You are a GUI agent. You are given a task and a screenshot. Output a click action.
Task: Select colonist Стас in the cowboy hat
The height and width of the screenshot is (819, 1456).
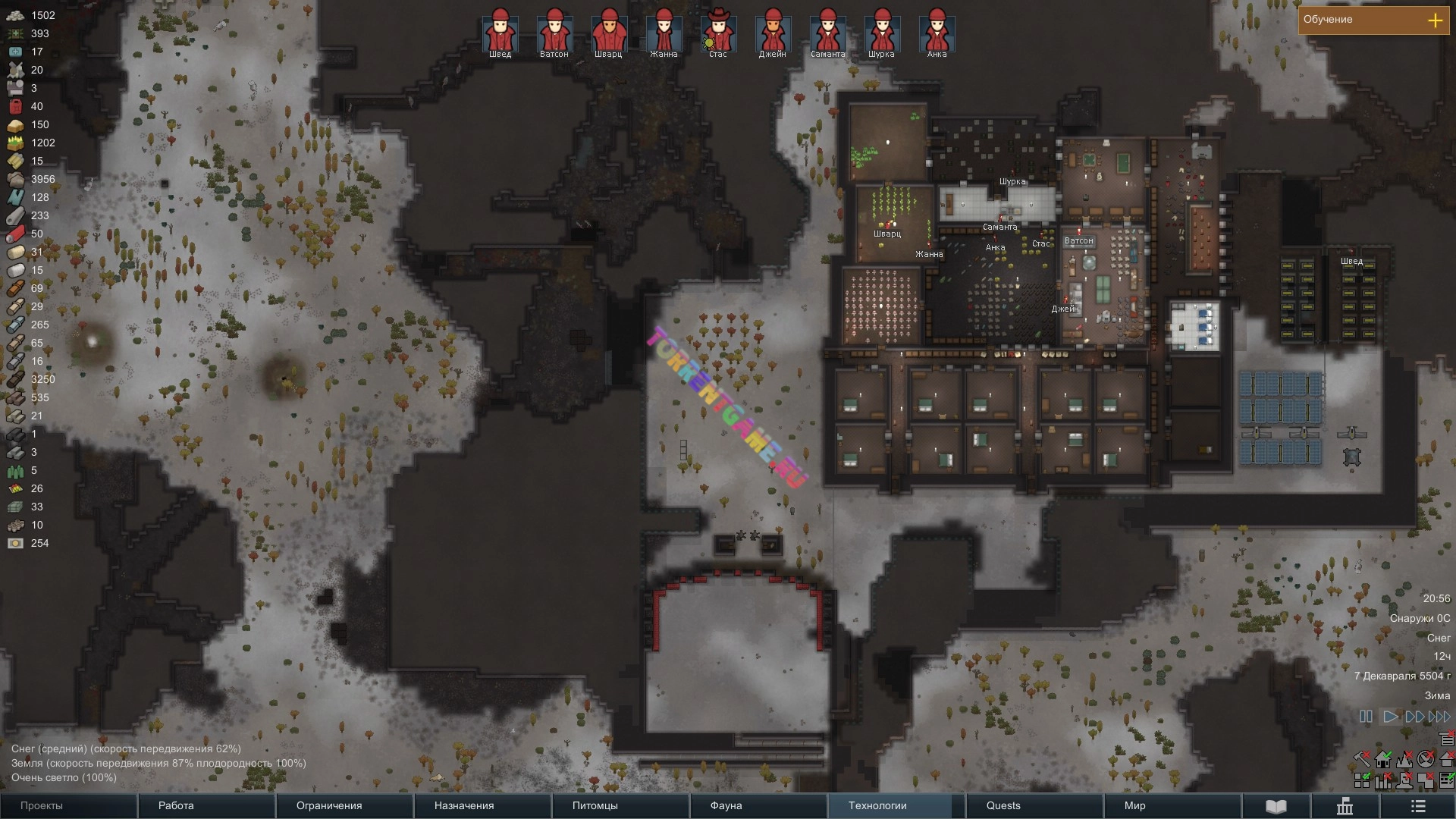pyautogui.click(x=718, y=32)
